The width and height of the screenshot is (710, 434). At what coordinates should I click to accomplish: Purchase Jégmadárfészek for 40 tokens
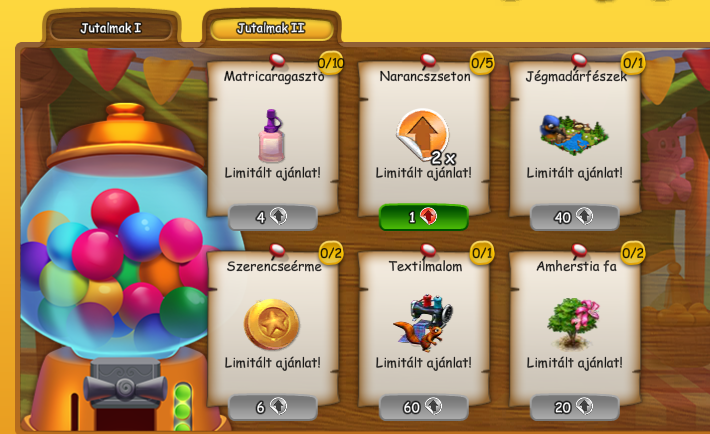574,217
